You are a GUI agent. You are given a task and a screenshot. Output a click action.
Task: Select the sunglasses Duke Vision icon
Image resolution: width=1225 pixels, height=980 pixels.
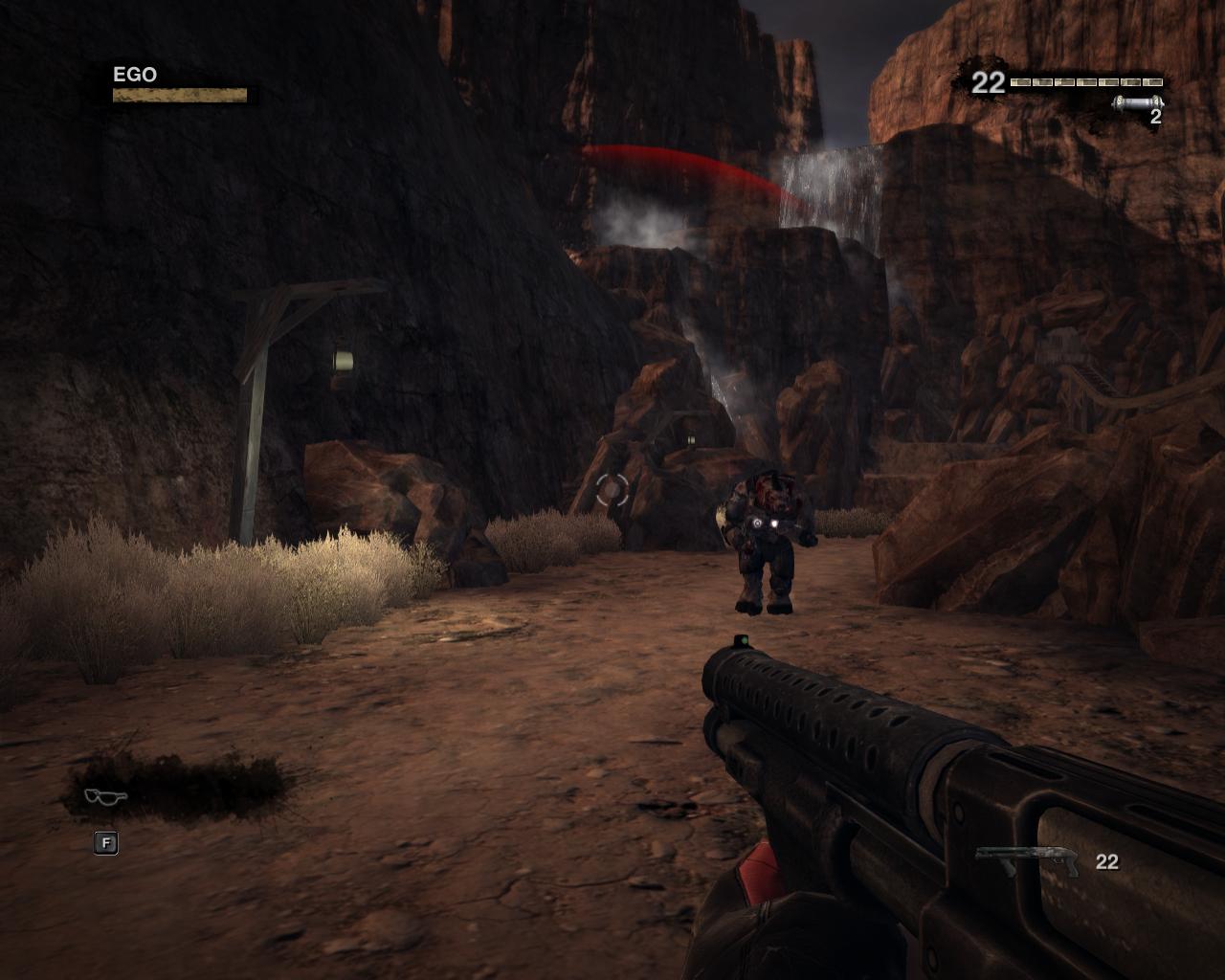(x=104, y=796)
